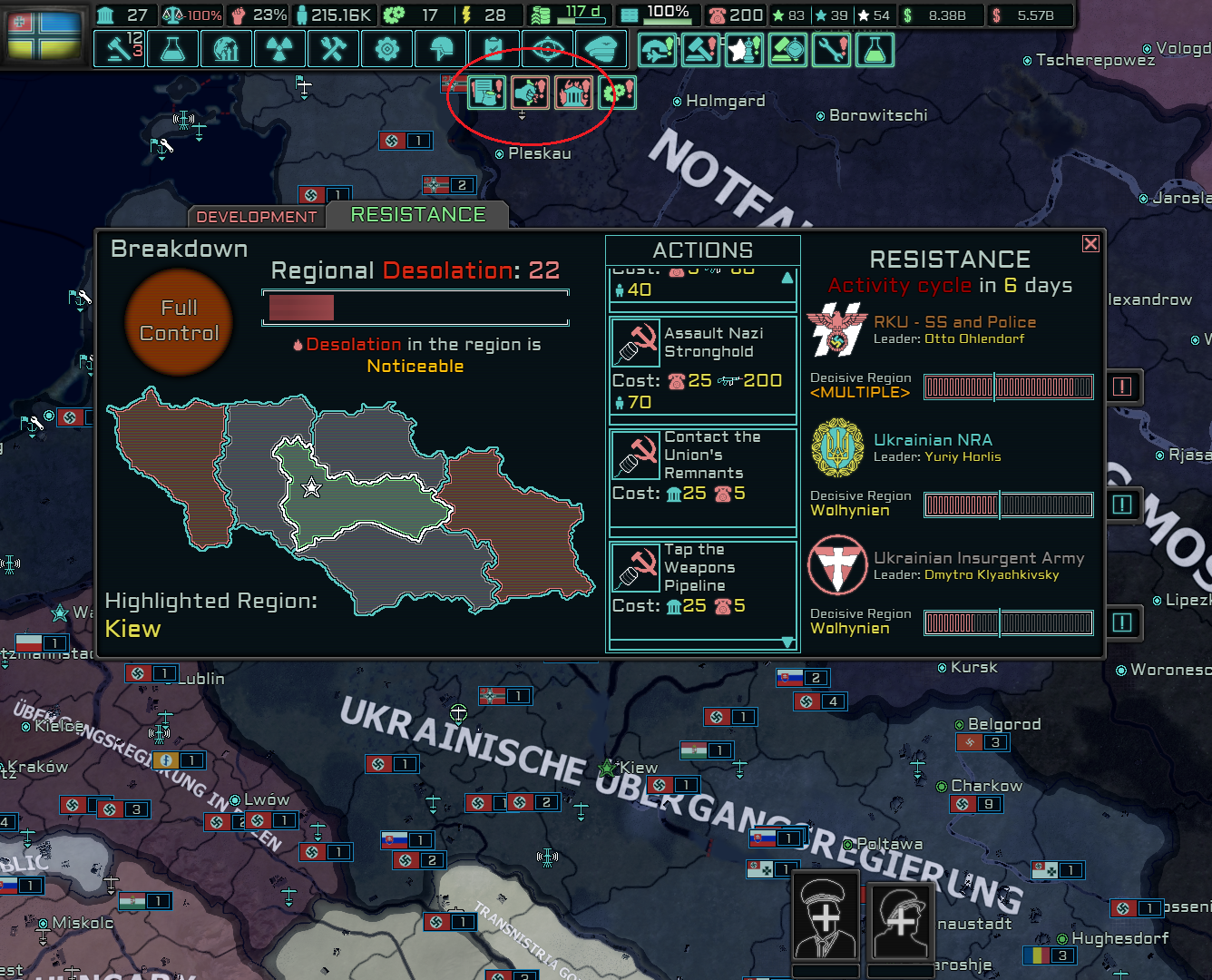Click the wrench alert icon top right
This screenshot has height=980, width=1212.
tap(831, 50)
